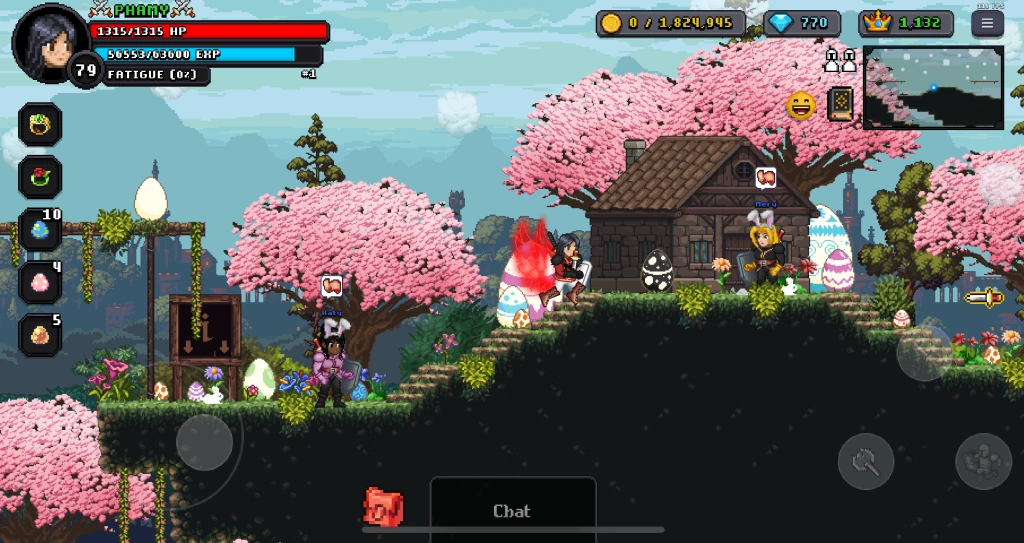The width and height of the screenshot is (1024, 543).
Task: Open the Chat panel
Action: (512, 510)
